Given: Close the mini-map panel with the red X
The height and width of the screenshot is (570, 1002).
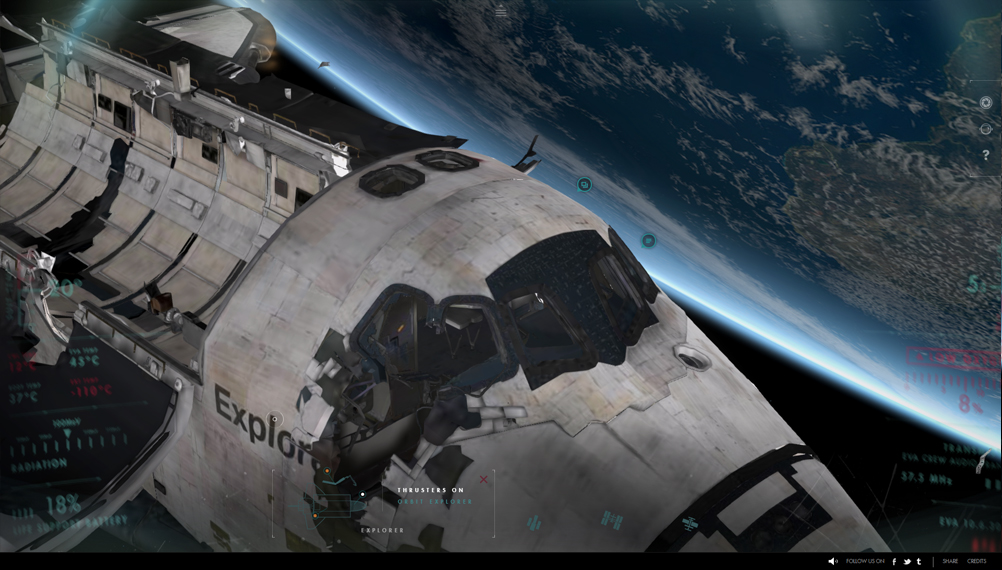Looking at the screenshot, I should click(484, 480).
